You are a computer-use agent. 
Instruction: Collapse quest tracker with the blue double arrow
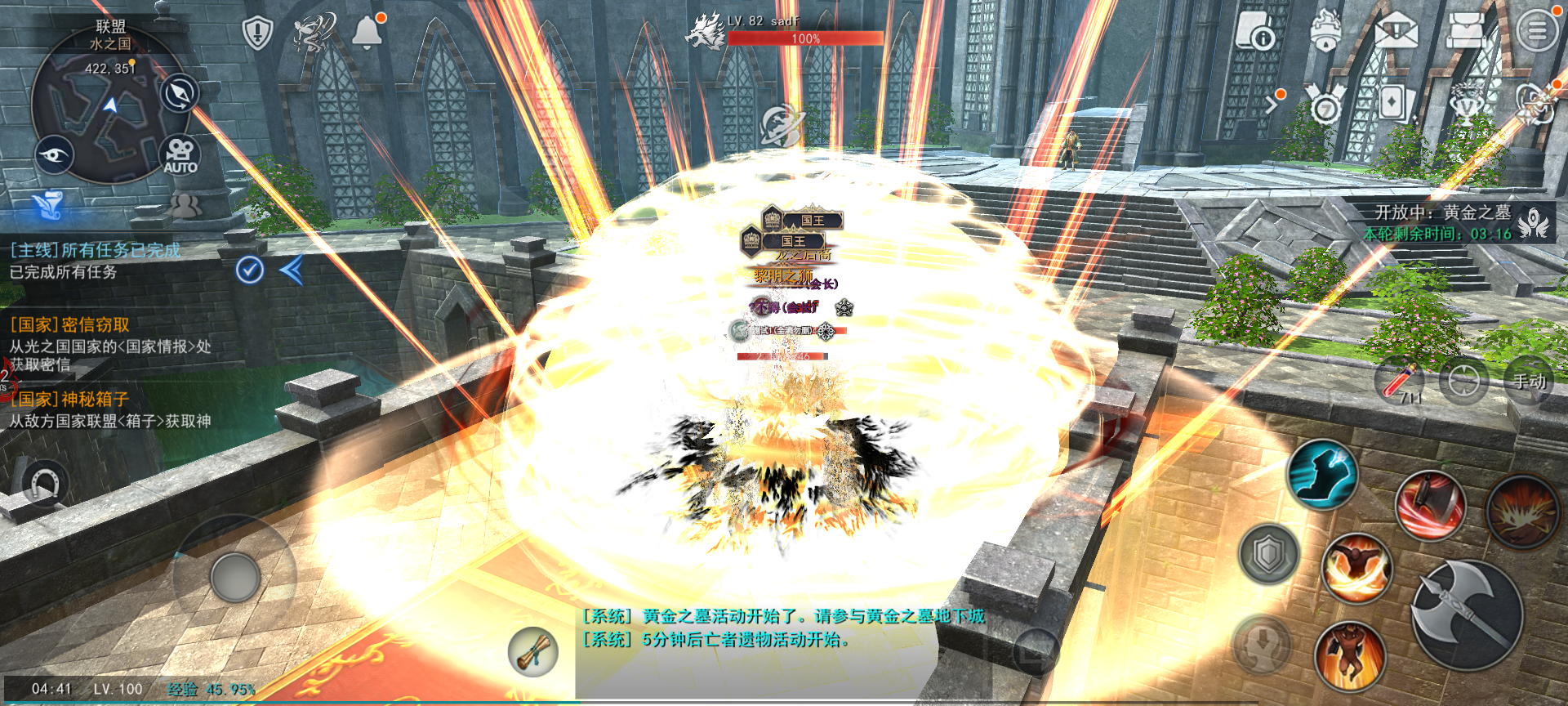point(294,271)
